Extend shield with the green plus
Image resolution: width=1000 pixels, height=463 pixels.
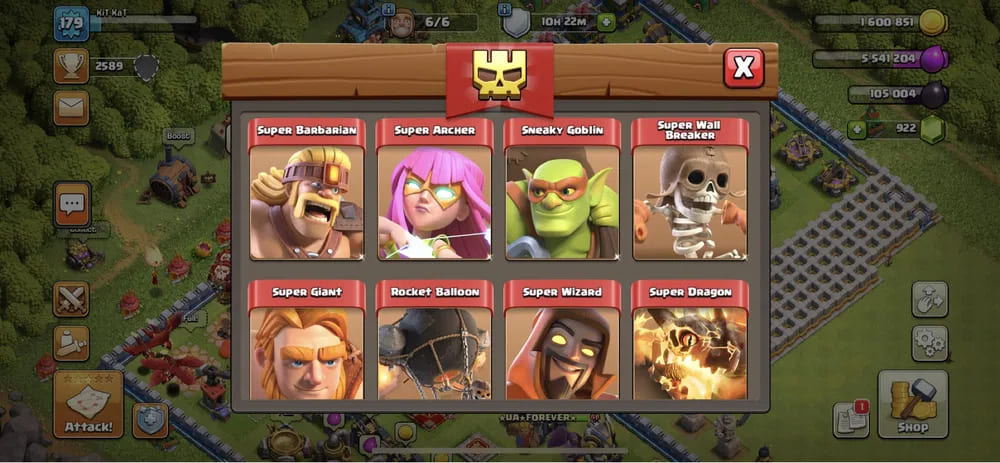606,22
